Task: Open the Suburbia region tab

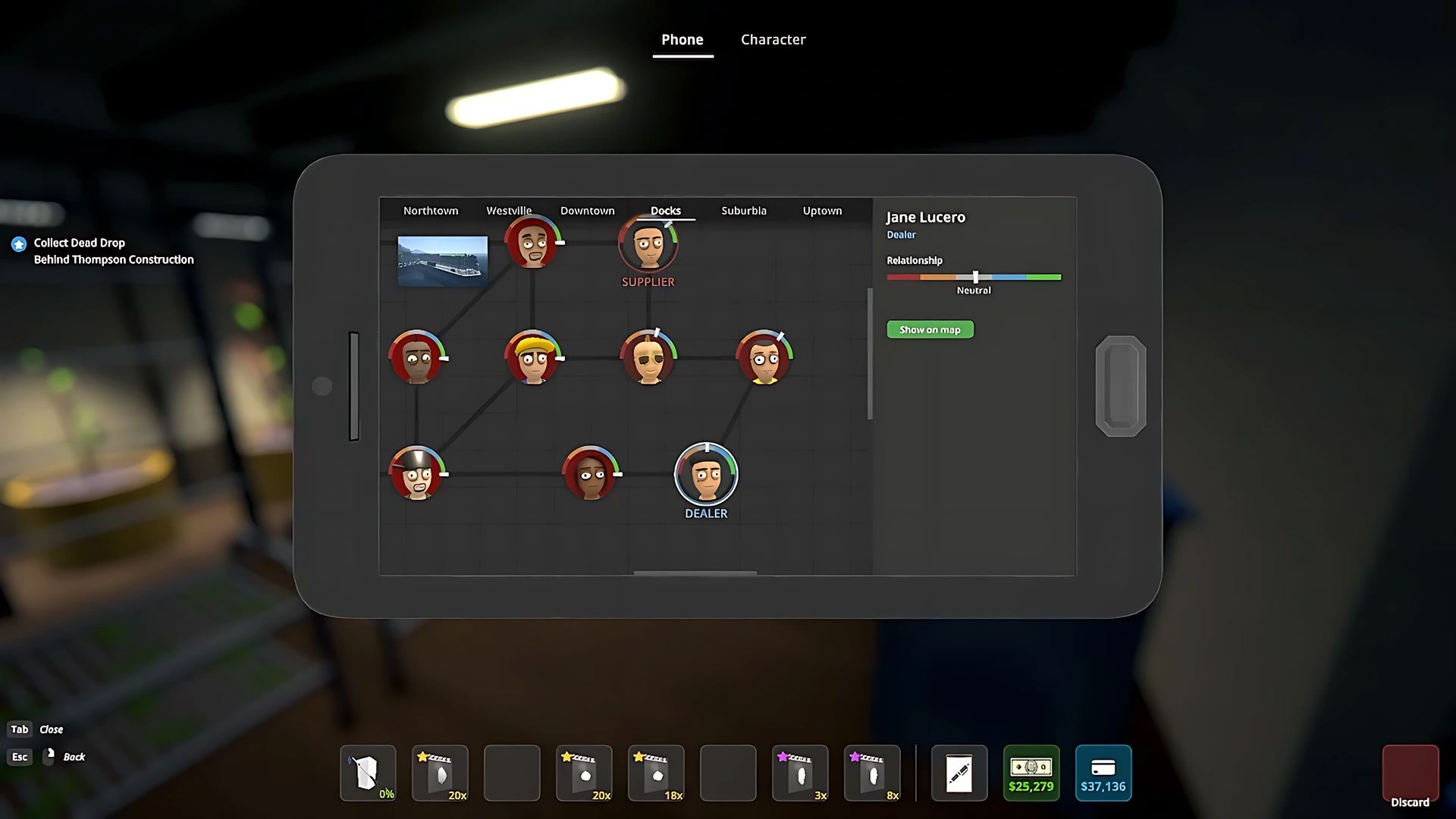Action: click(x=743, y=211)
